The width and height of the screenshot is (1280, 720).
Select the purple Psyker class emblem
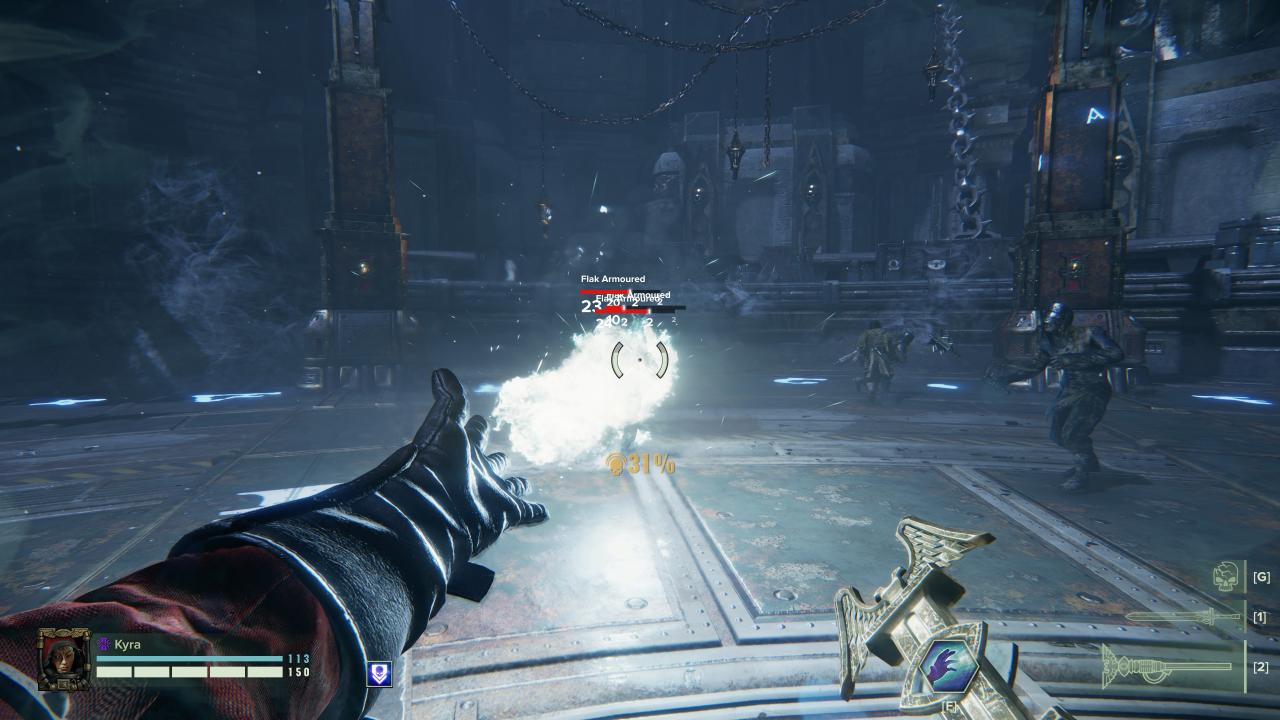click(103, 645)
